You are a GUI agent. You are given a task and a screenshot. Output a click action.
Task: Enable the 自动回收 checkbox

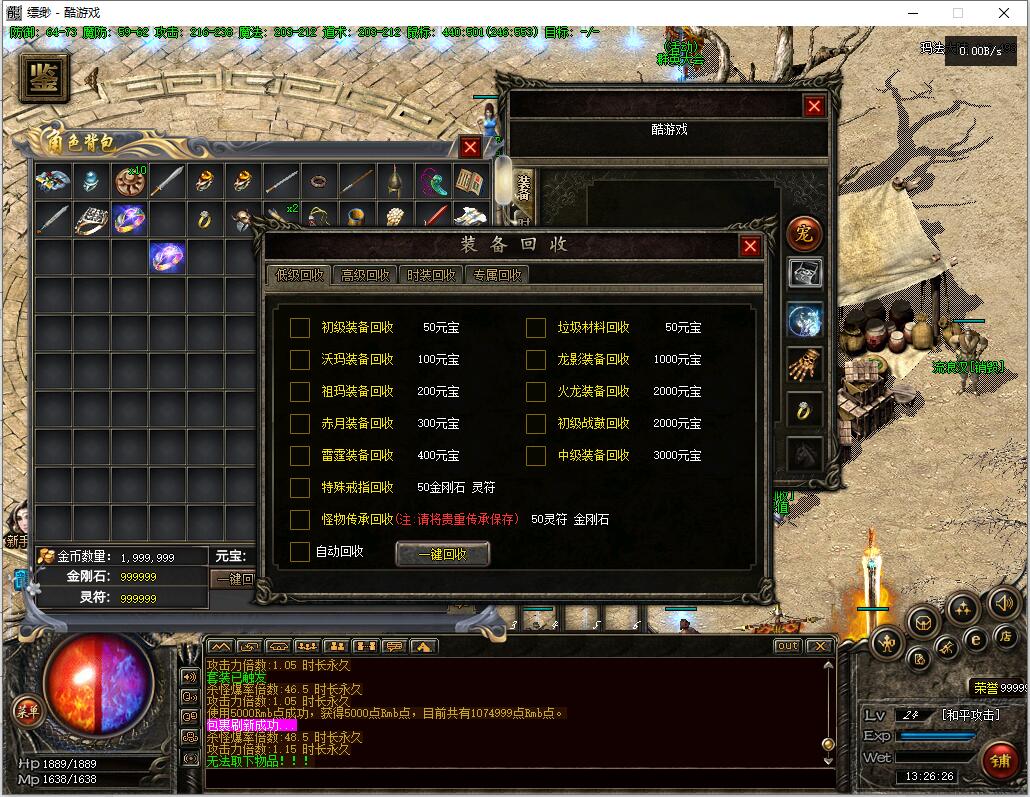click(300, 552)
